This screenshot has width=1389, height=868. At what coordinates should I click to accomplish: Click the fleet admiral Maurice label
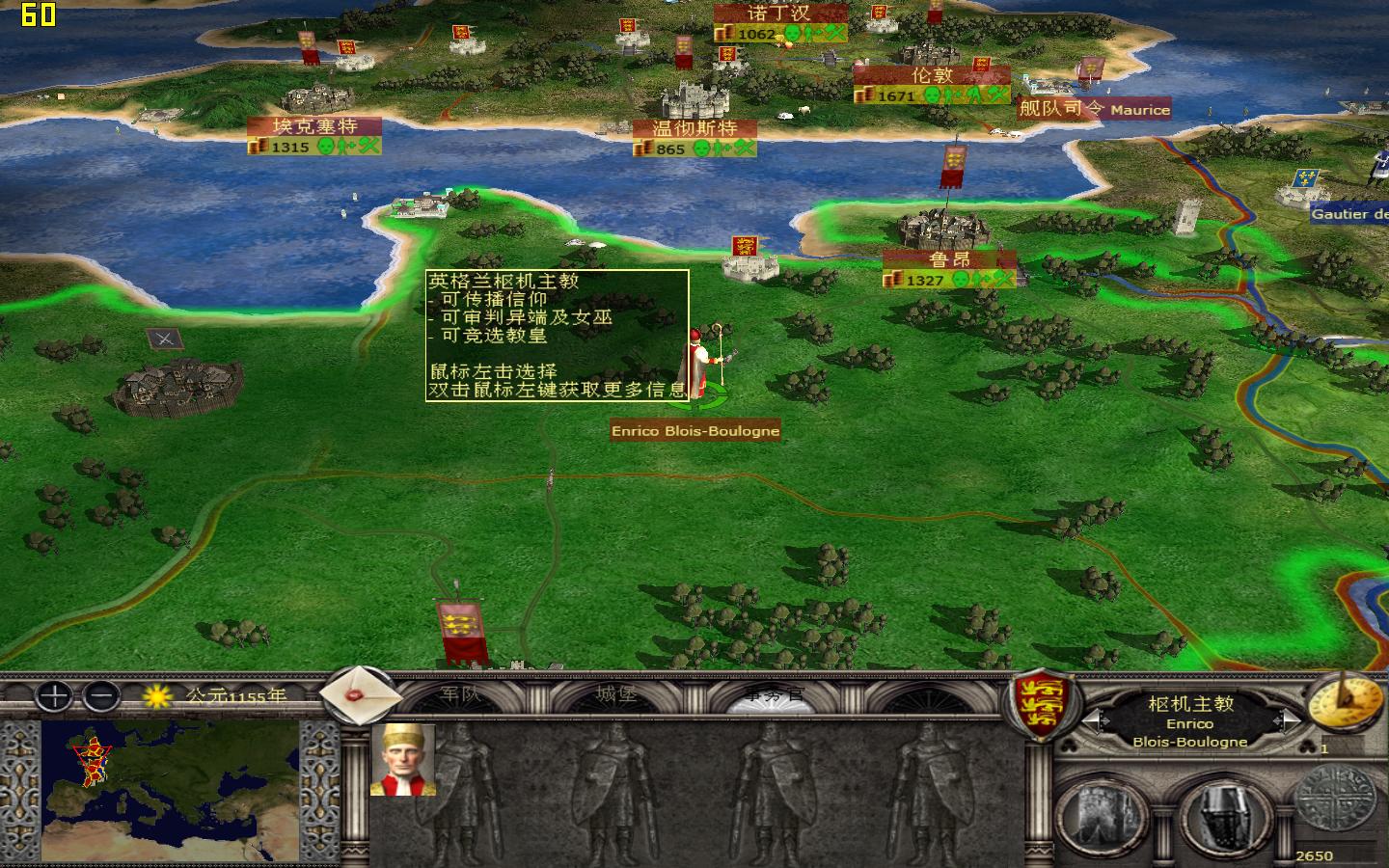point(1091,110)
